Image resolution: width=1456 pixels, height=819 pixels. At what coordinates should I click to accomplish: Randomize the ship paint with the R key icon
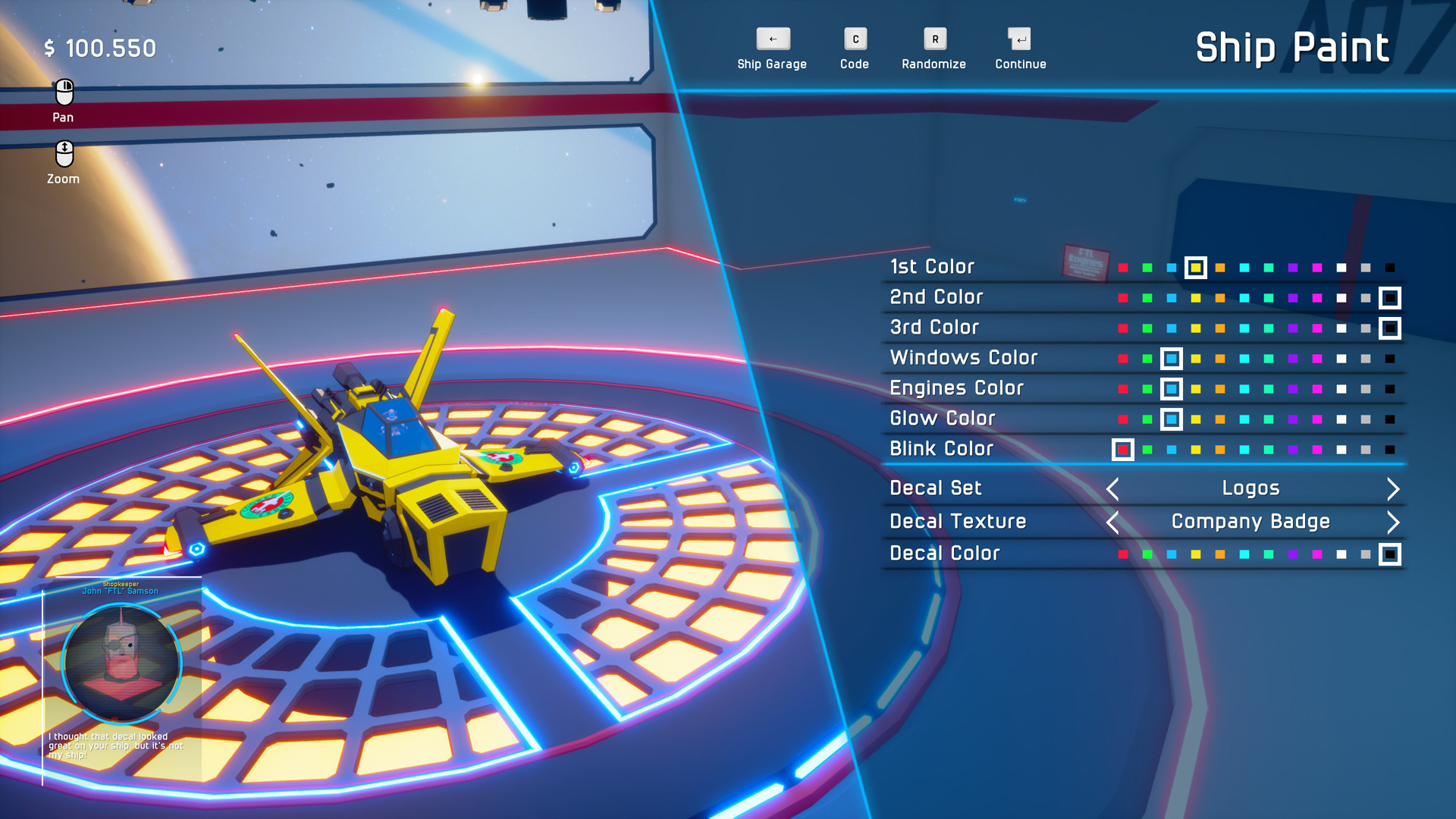(934, 39)
